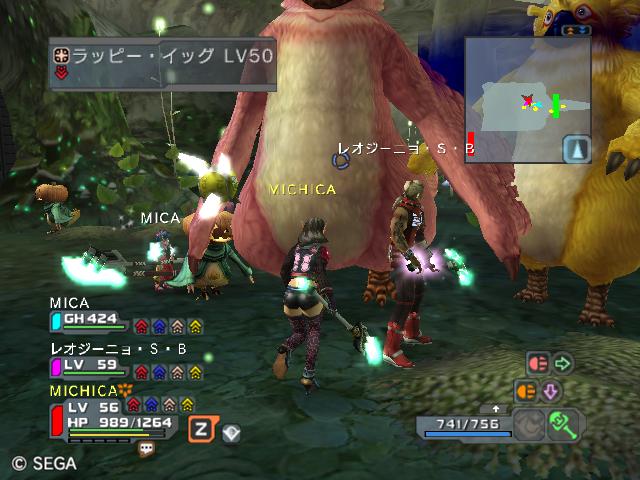Activate the orange fist attack icon
The height and width of the screenshot is (480, 640).
[x=526, y=391]
